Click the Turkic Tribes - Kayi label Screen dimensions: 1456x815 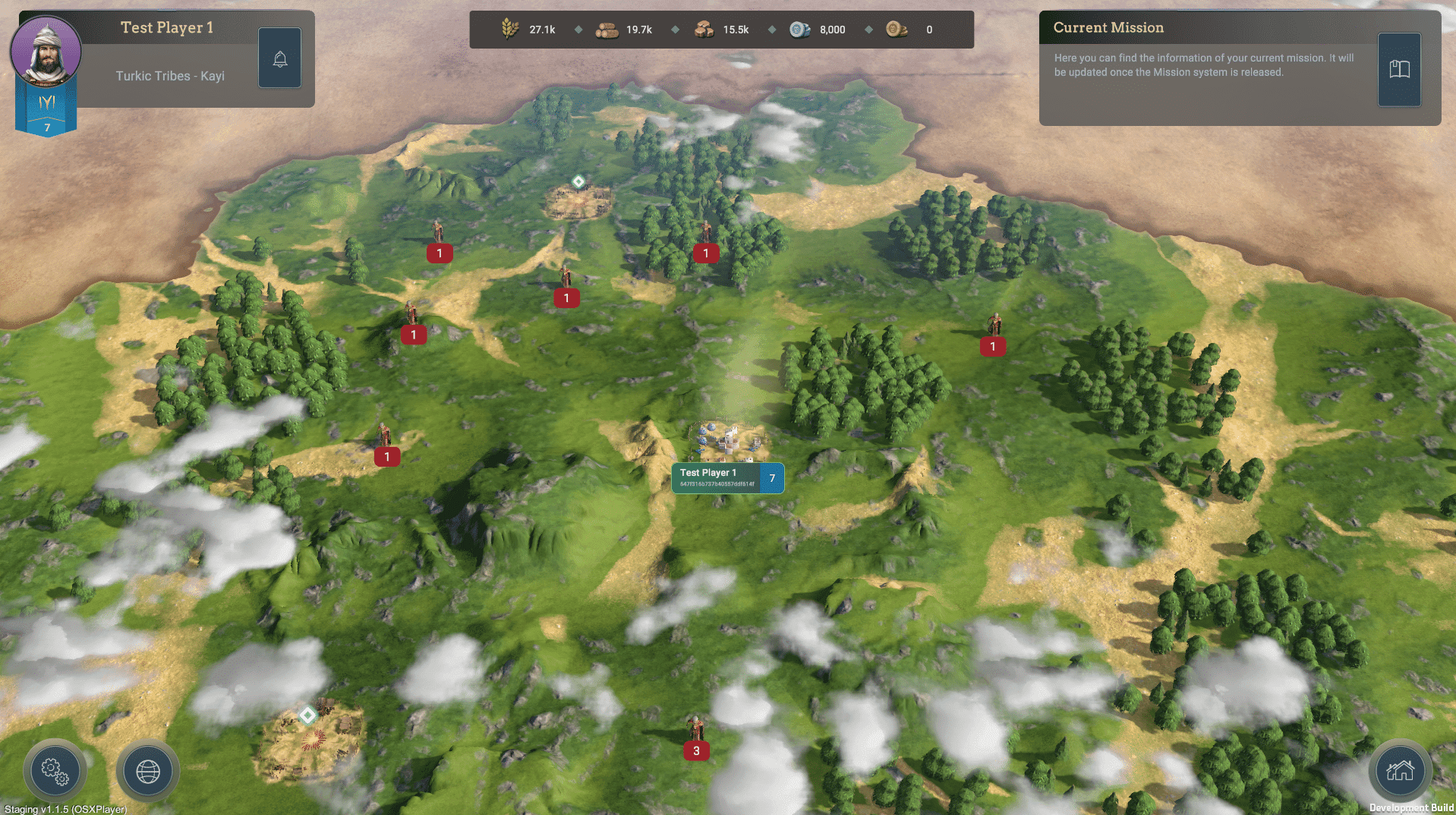click(x=169, y=75)
